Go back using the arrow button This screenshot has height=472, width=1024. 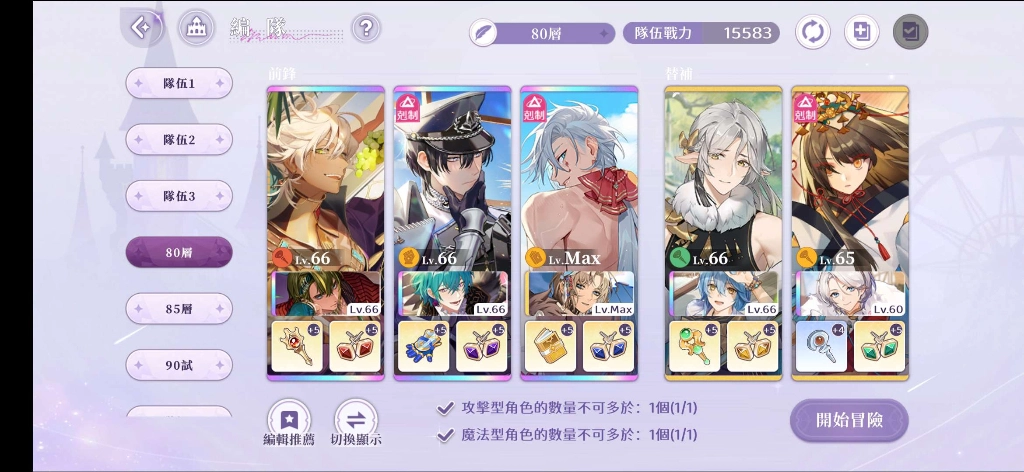point(142,28)
